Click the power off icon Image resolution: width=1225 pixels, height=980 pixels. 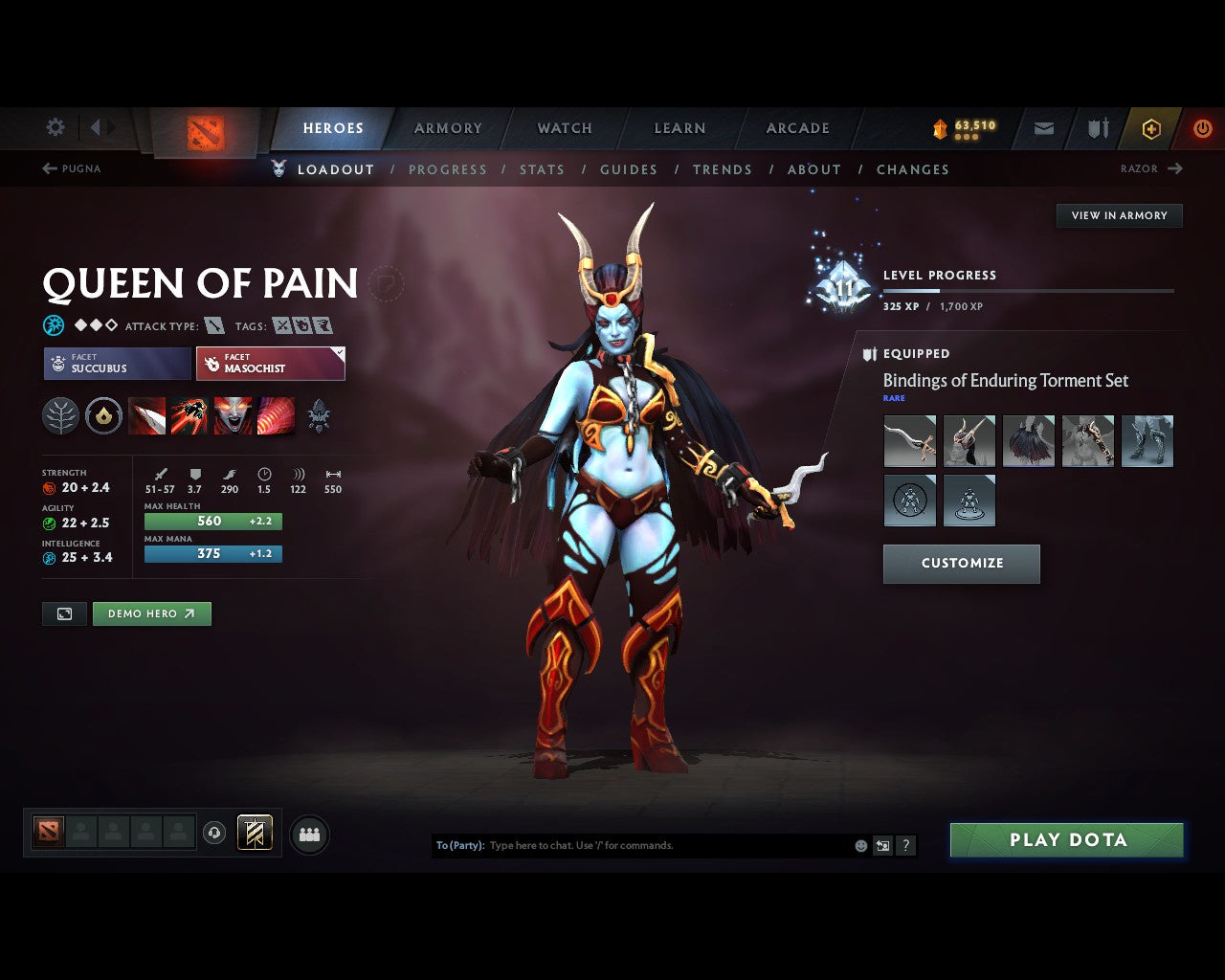point(1203,128)
